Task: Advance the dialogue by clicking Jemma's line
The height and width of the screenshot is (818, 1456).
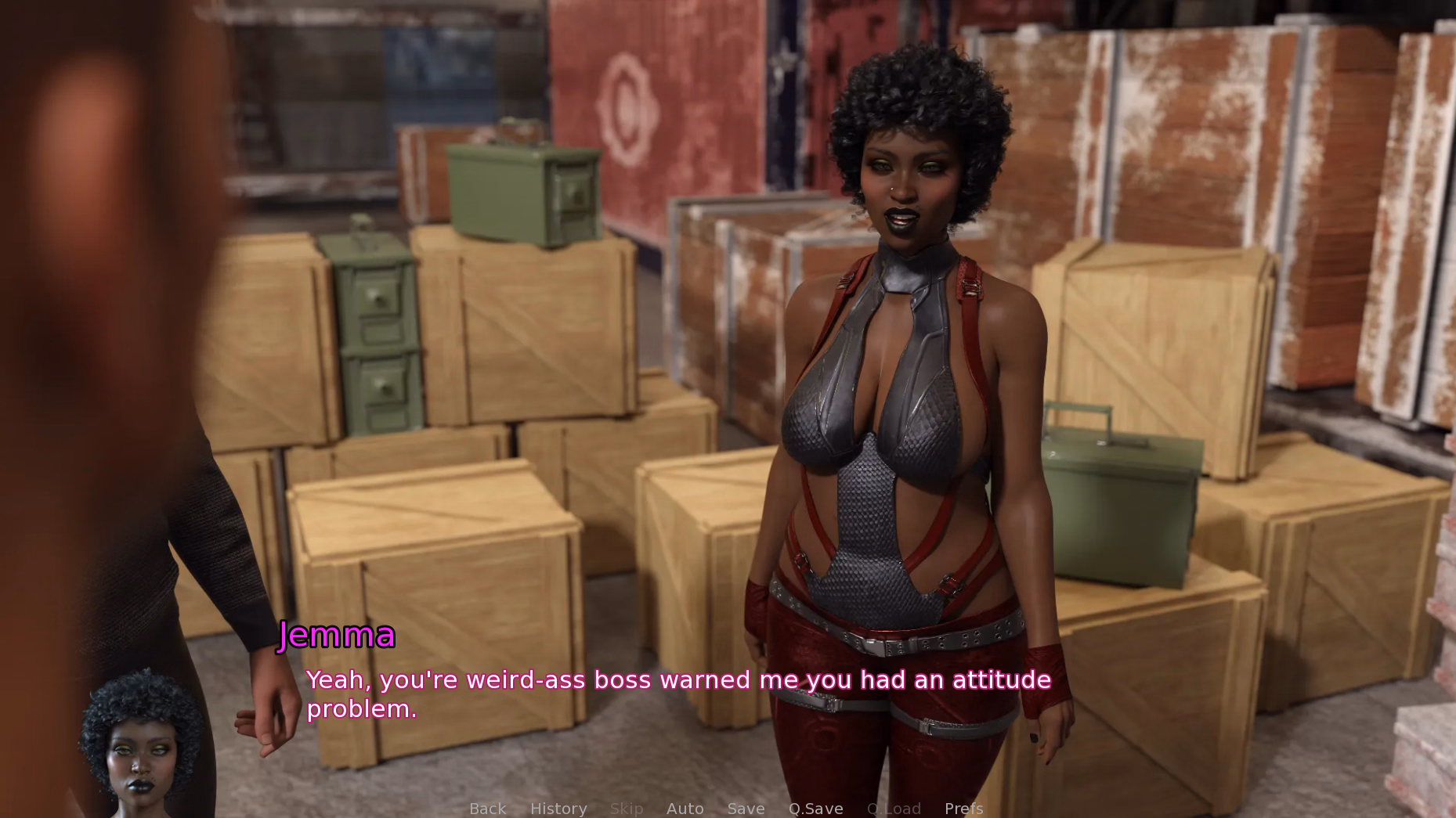Action: click(x=677, y=694)
